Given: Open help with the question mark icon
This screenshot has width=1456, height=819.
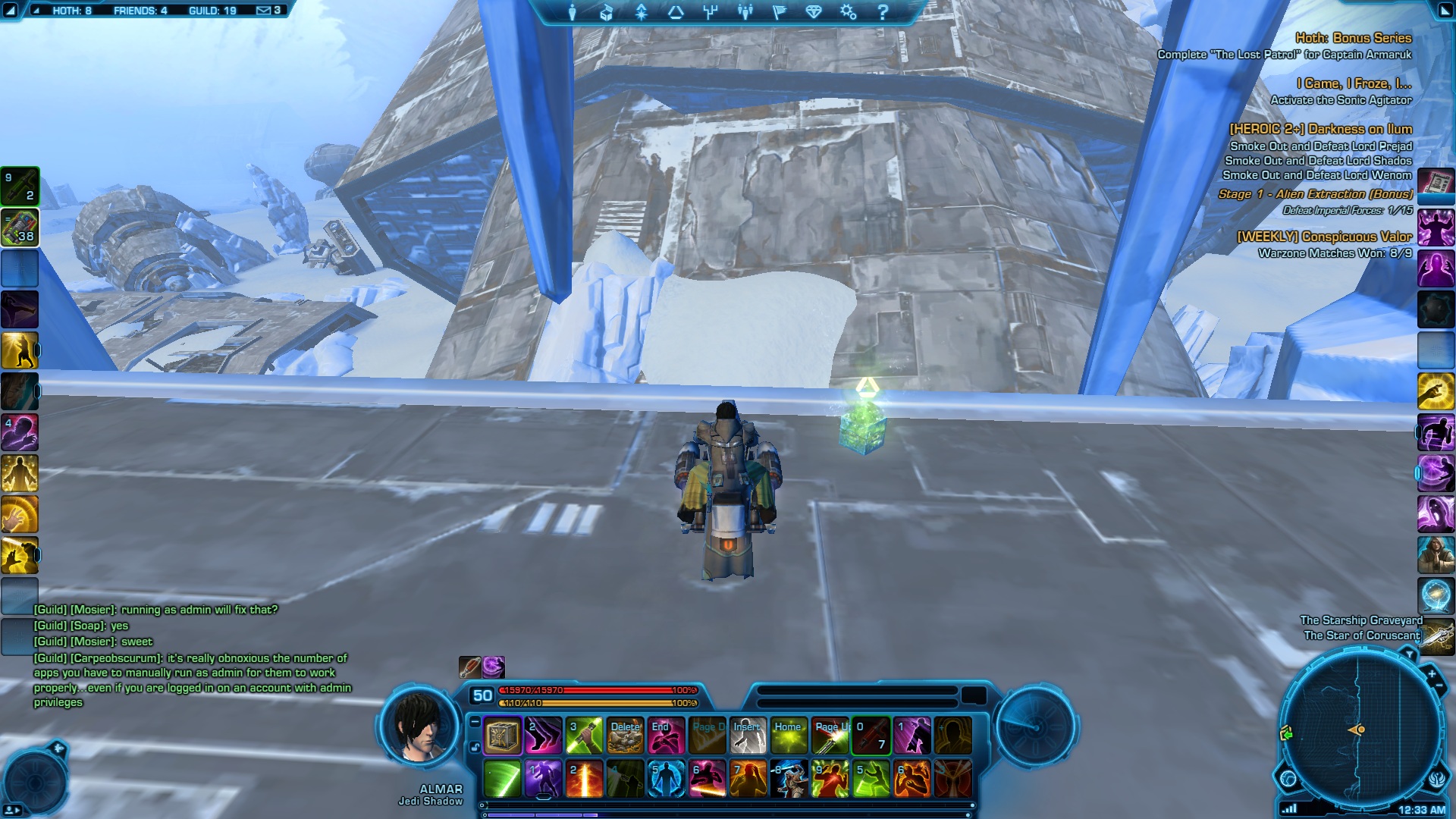Looking at the screenshot, I should pyautogui.click(x=883, y=12).
